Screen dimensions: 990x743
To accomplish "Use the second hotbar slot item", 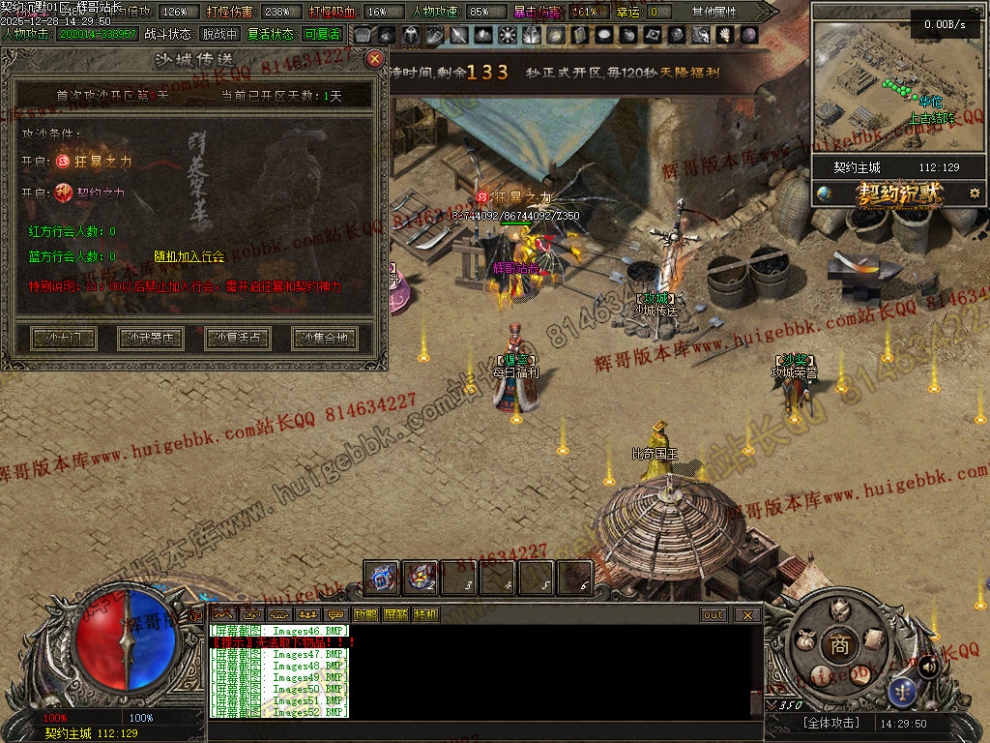I will point(420,577).
